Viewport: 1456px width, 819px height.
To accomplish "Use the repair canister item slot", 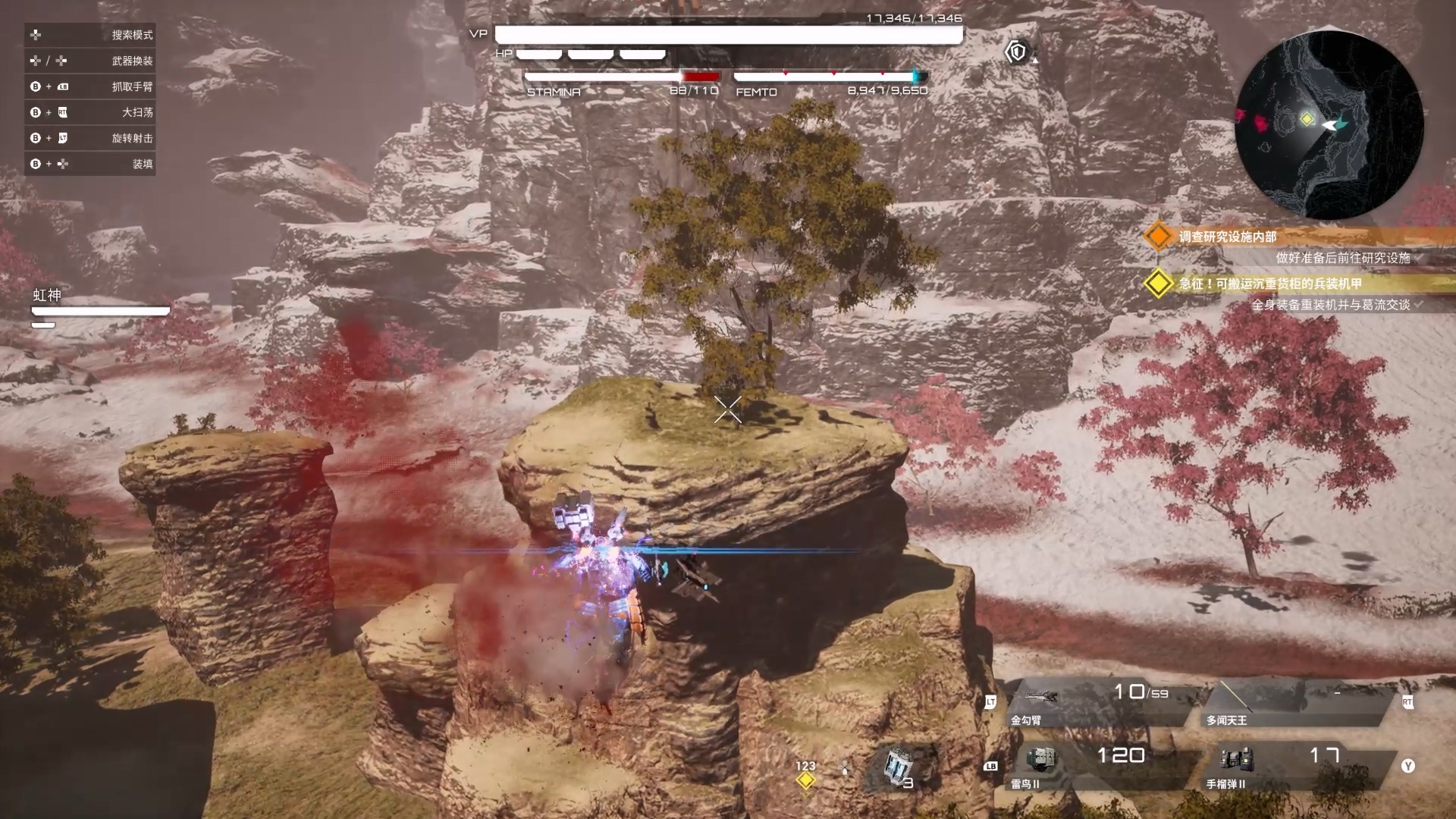I will (x=899, y=767).
